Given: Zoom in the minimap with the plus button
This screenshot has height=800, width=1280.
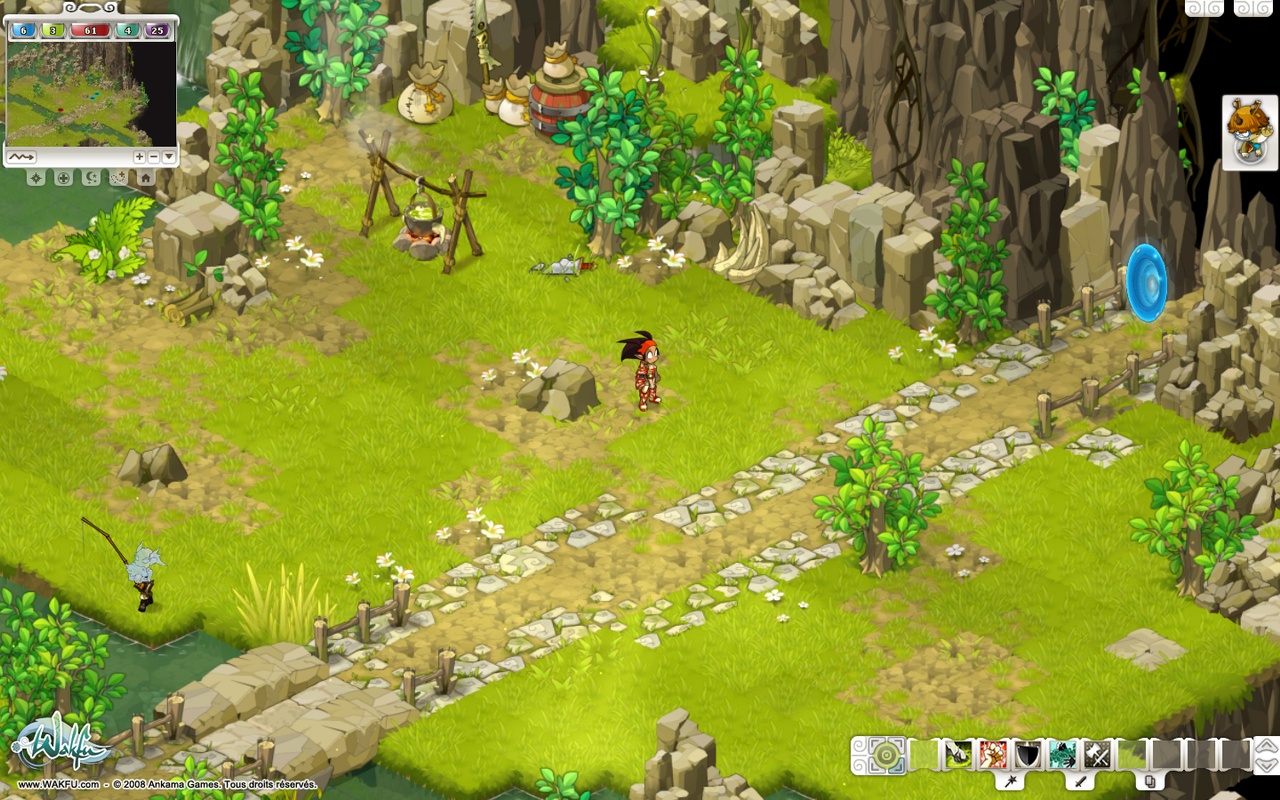Looking at the screenshot, I should 139,157.
